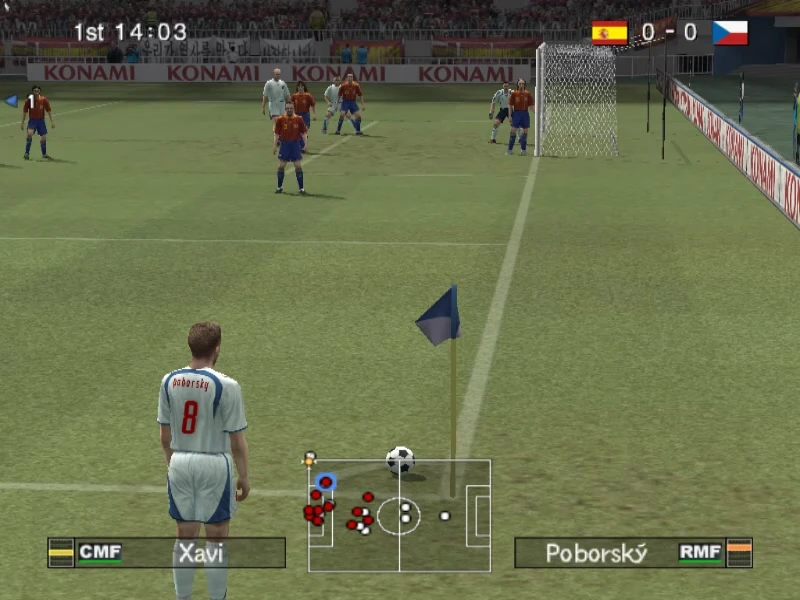Click the Czech Republic flag icon
800x600 pixels.
(x=730, y=33)
